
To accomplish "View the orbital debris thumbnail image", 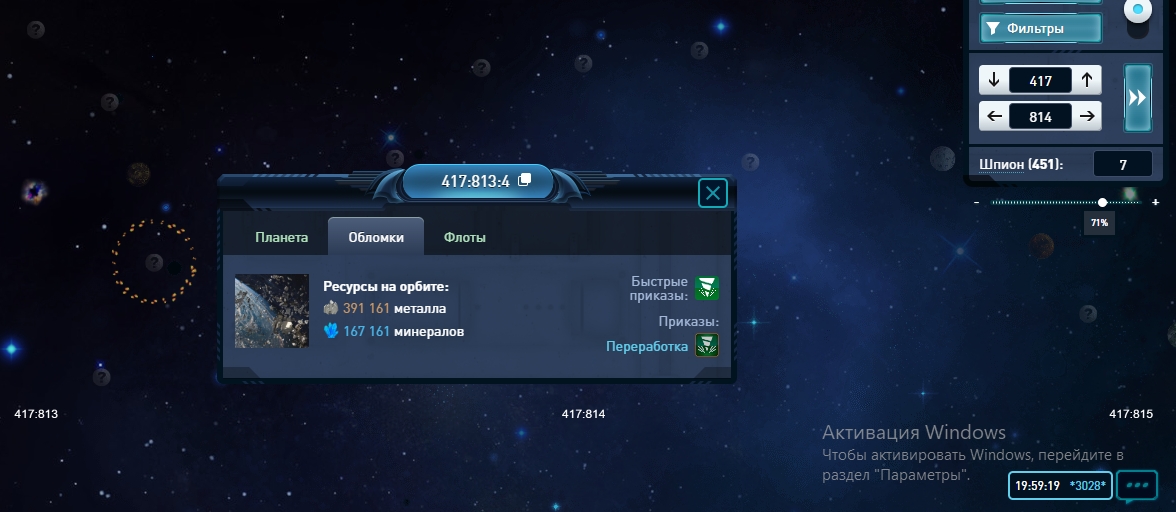I will pyautogui.click(x=272, y=312).
